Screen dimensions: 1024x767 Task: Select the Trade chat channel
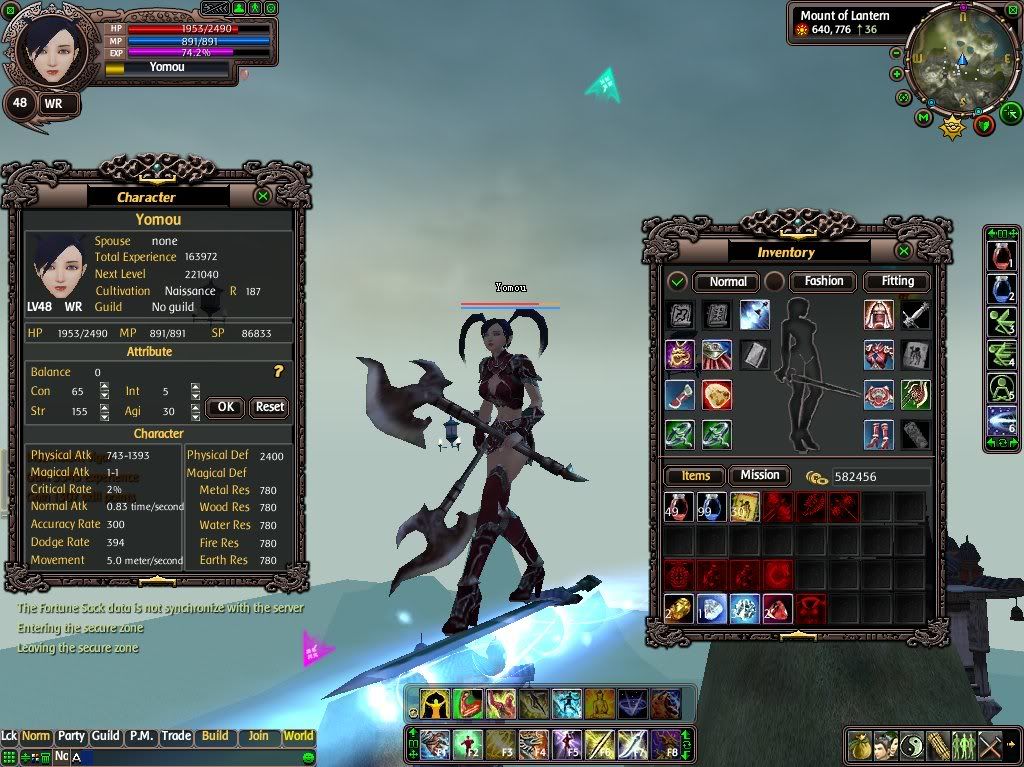point(176,736)
